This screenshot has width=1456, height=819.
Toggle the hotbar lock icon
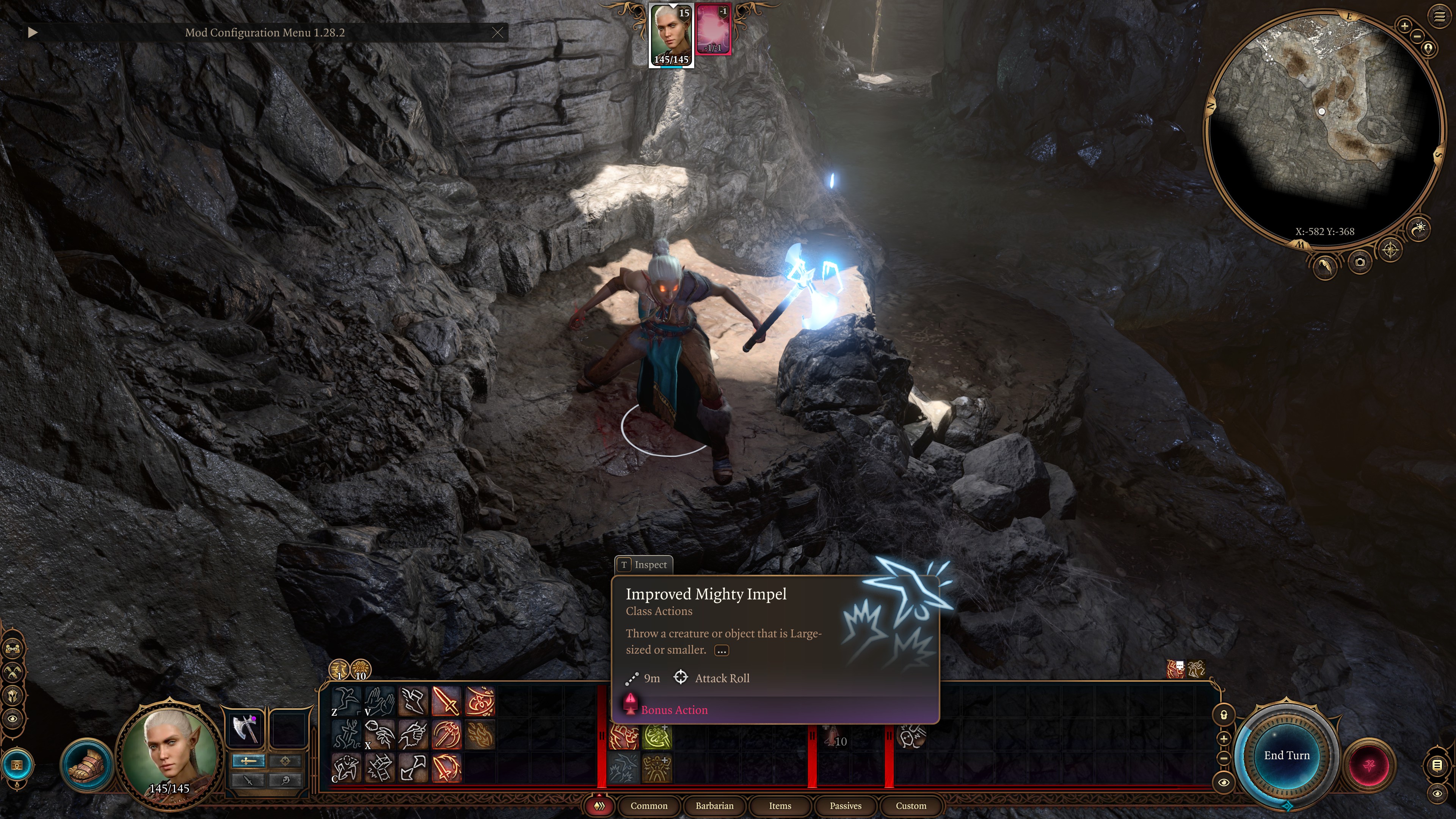point(1224,715)
